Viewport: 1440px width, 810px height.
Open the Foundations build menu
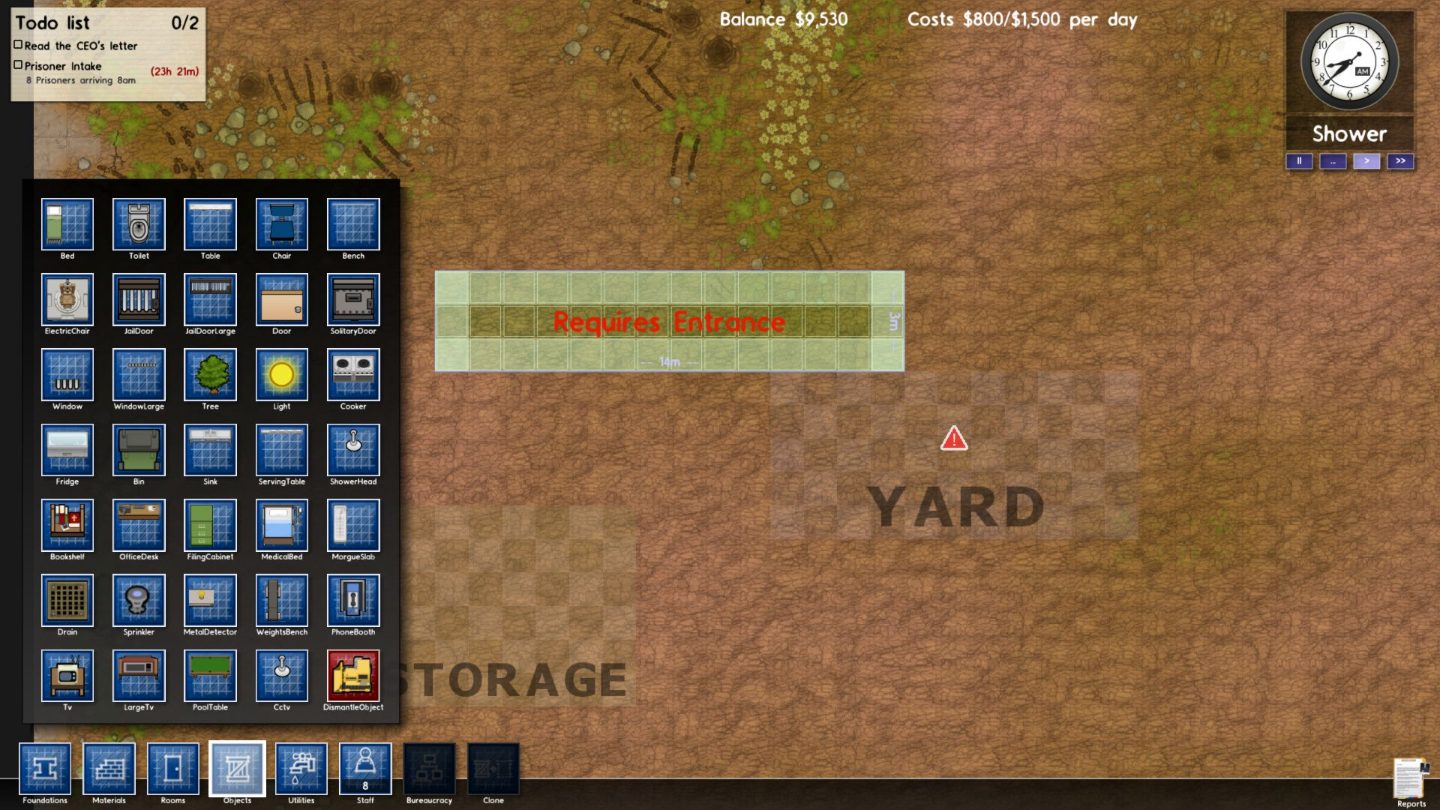pyautogui.click(x=45, y=768)
